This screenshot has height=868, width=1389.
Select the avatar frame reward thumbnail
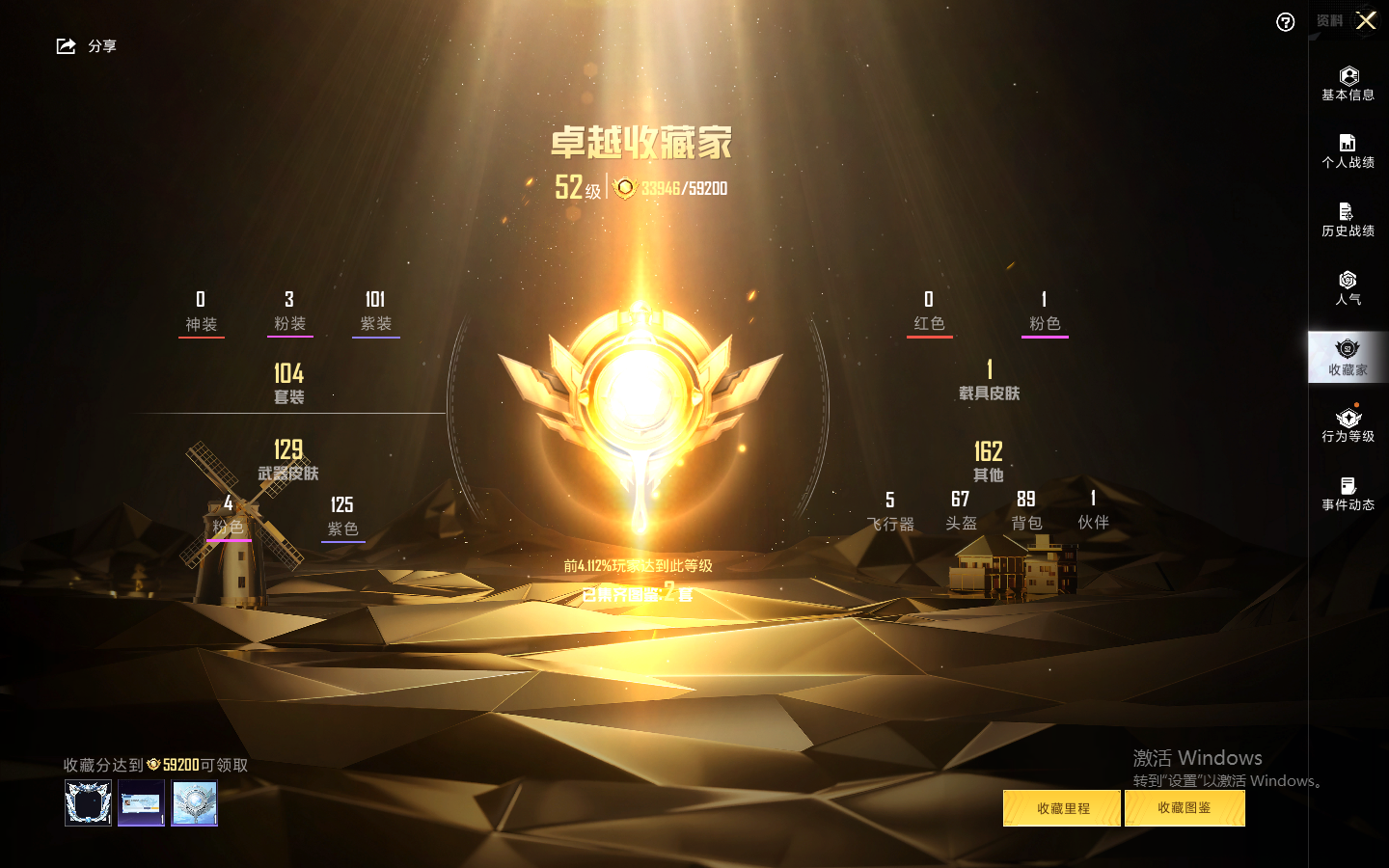pyautogui.click(x=88, y=802)
